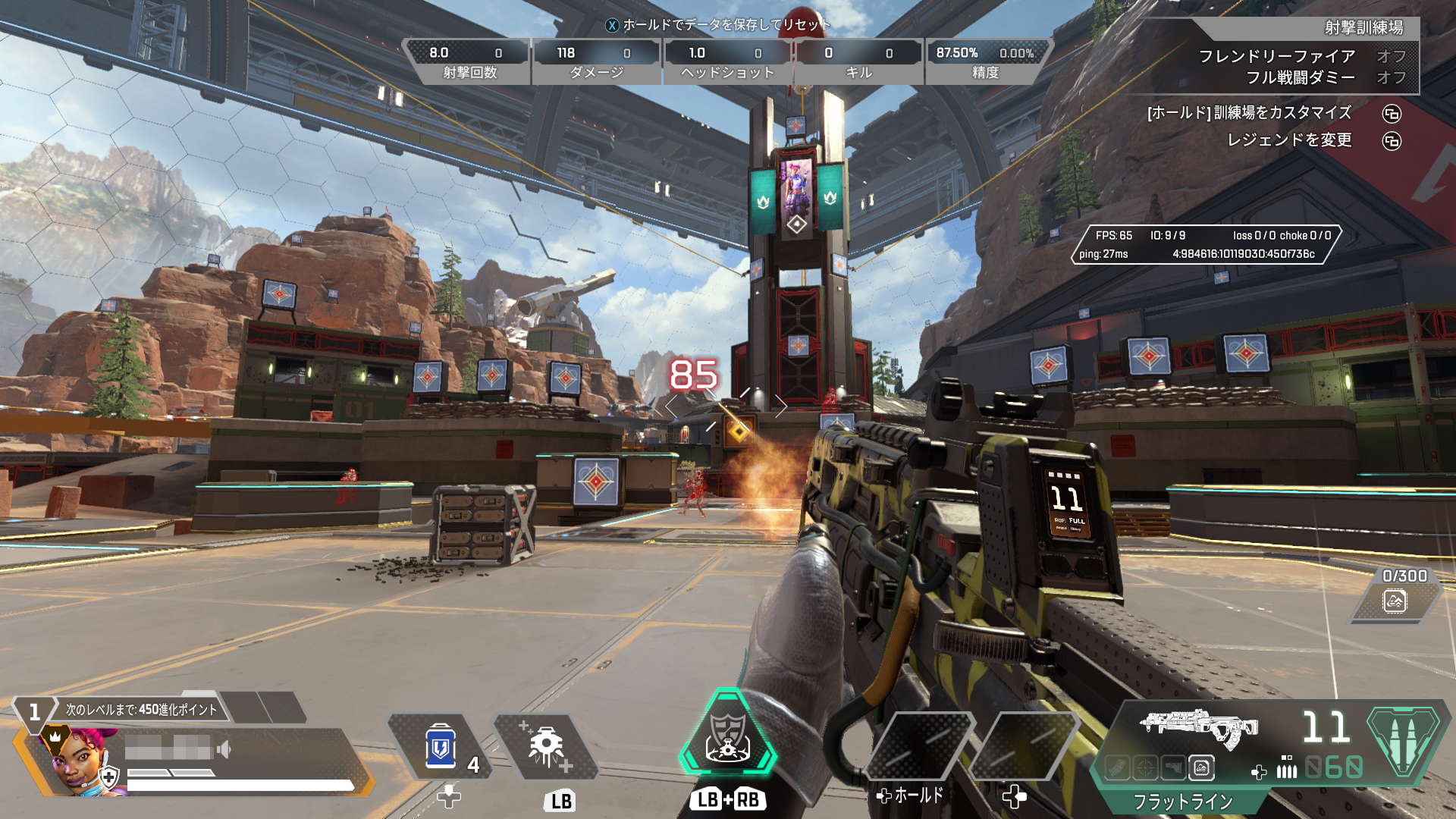Select the optic attachment slot icon

[1145, 768]
